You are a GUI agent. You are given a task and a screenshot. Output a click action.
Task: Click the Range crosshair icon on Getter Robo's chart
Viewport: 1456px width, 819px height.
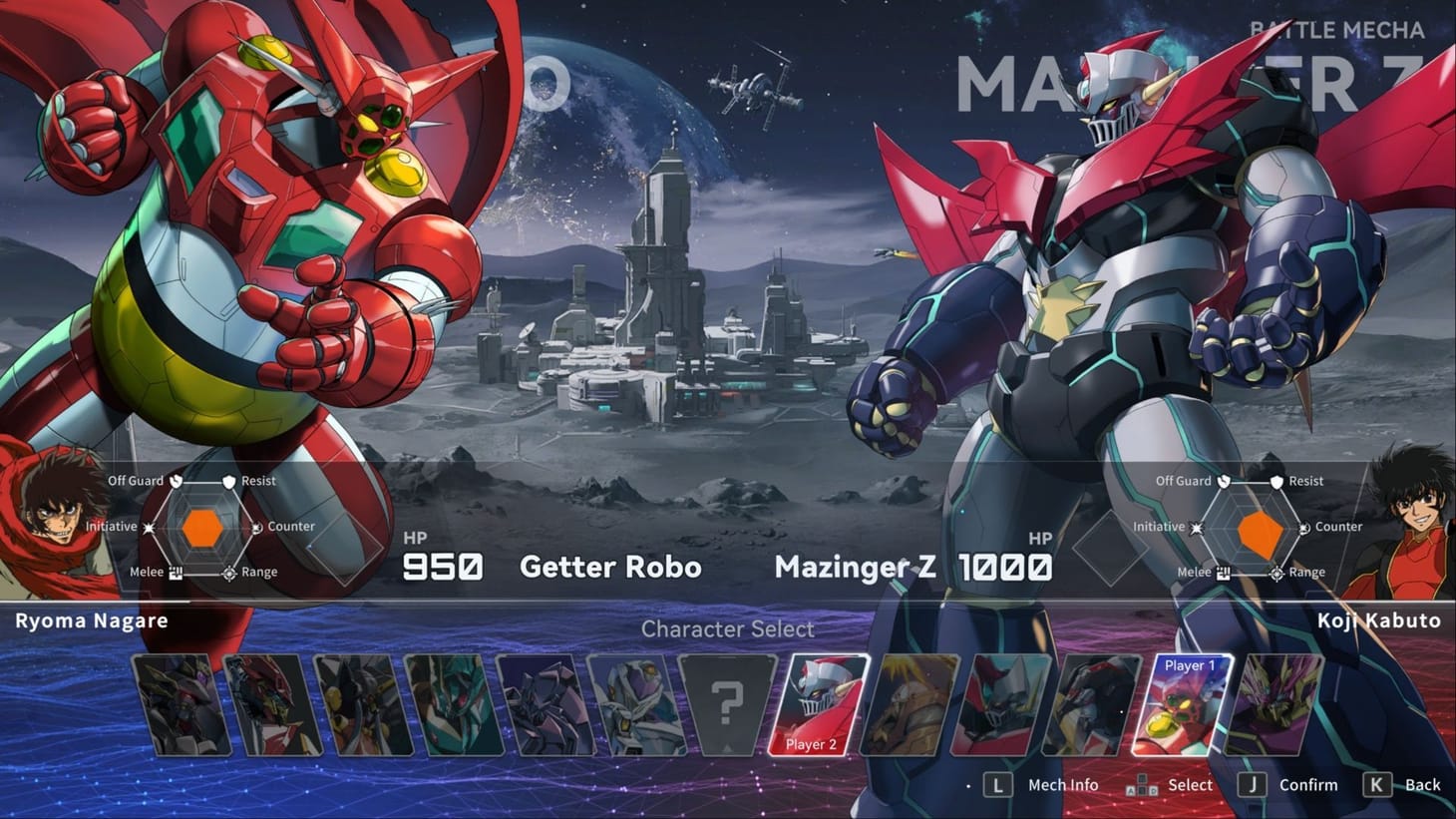227,572
